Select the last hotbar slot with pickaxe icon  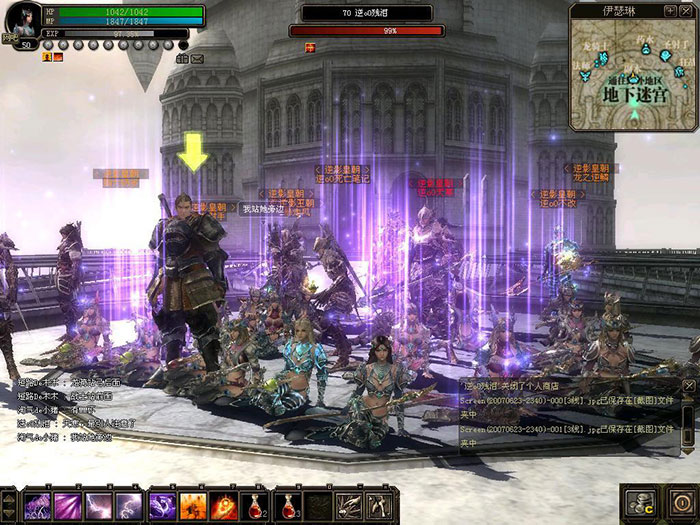tap(377, 506)
